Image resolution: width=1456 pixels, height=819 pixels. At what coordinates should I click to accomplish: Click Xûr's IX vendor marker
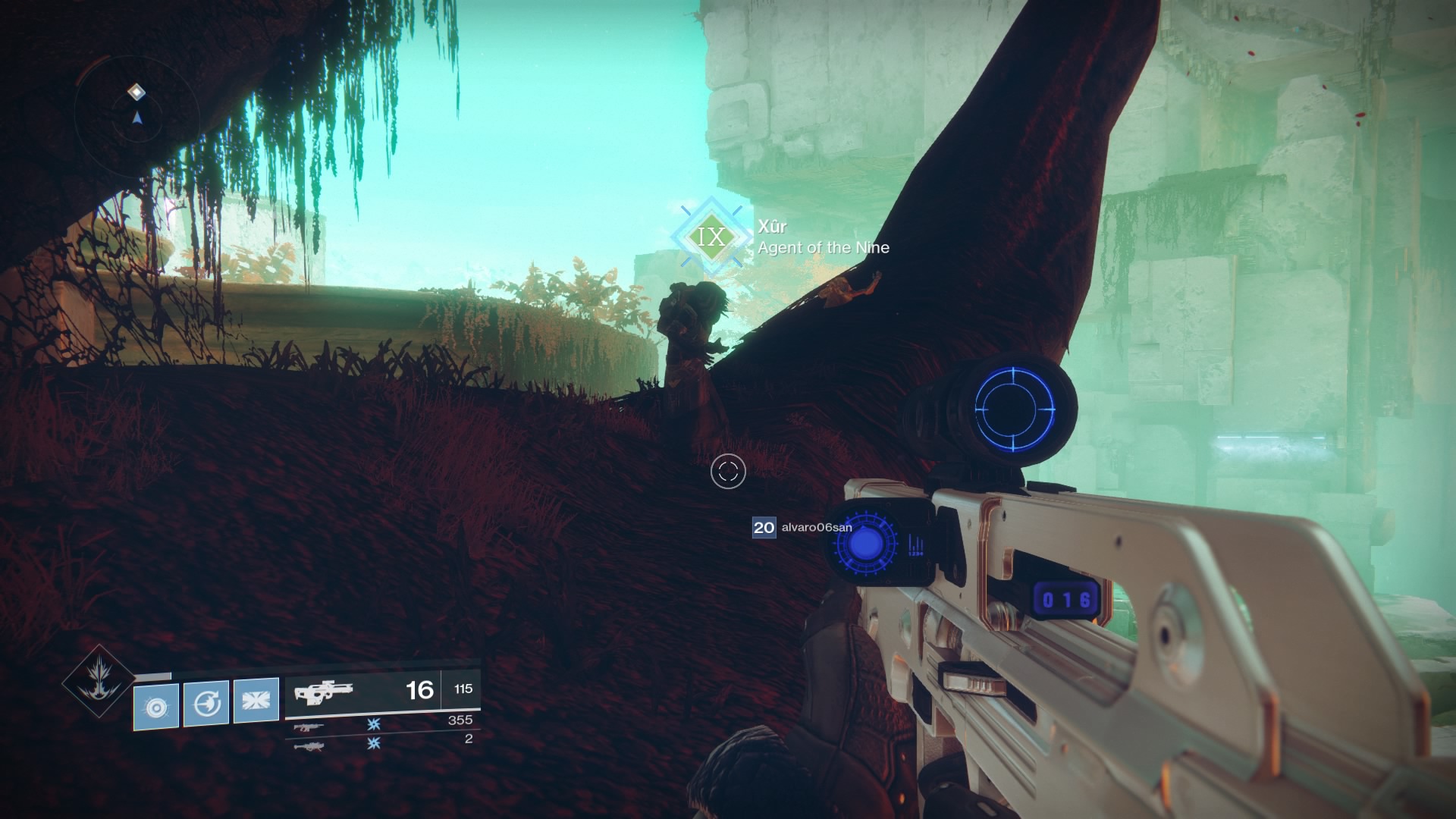pos(711,237)
